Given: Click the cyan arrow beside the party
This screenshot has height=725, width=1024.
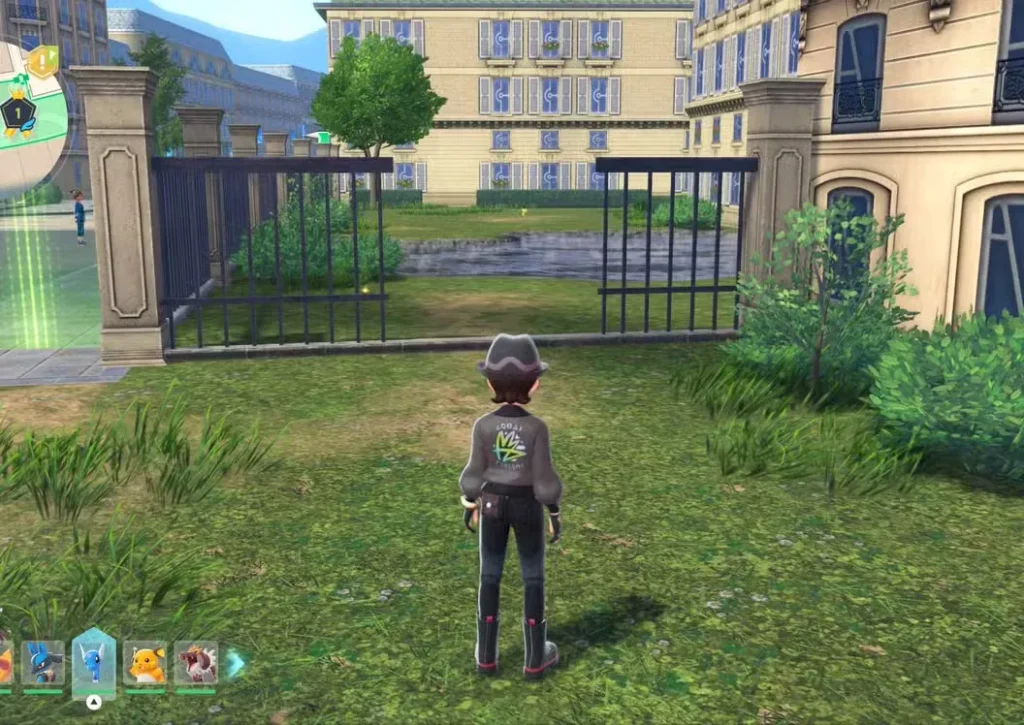Looking at the screenshot, I should pos(236,663).
